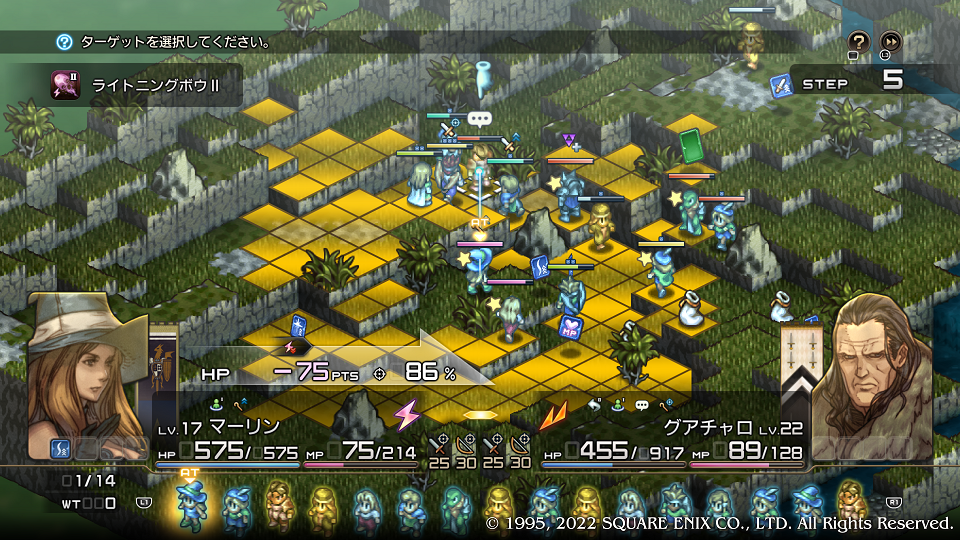Click the blue sword buff card icon beside STEP
Viewport: 960px width, 540px height.
coord(782,86)
